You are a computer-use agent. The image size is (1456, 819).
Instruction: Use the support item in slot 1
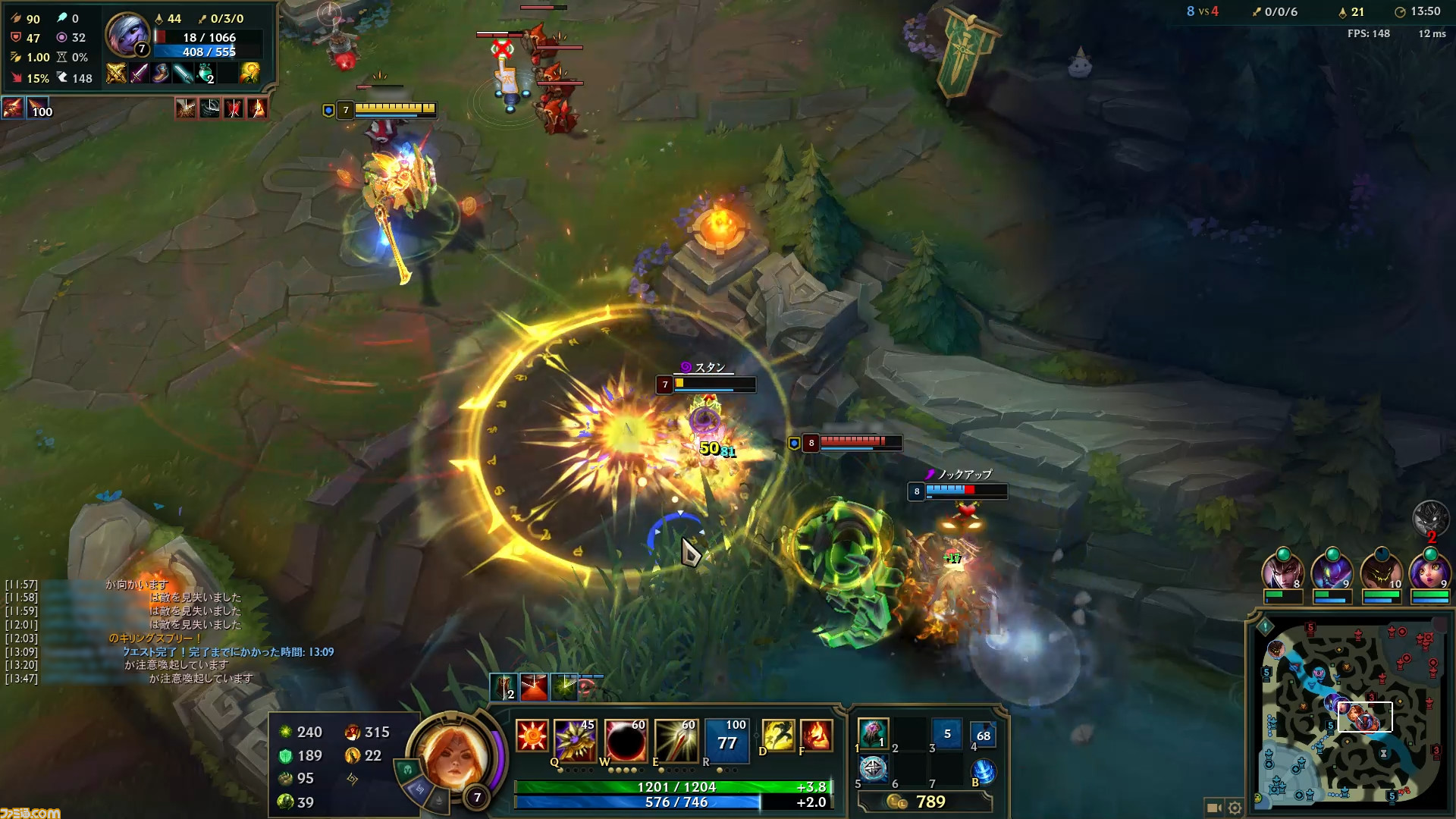coord(873,733)
